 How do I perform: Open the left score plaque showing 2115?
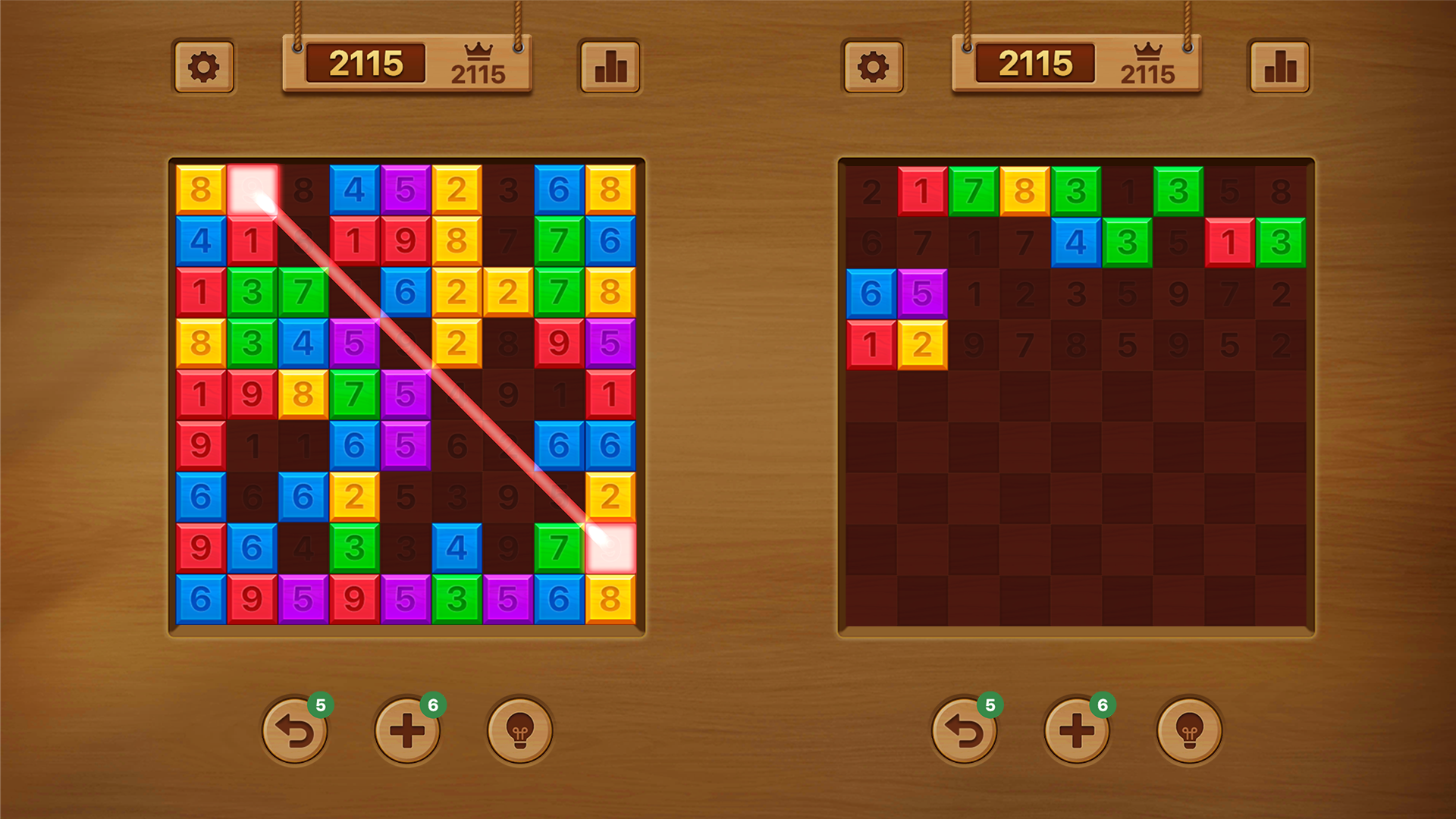pyautogui.click(x=366, y=64)
